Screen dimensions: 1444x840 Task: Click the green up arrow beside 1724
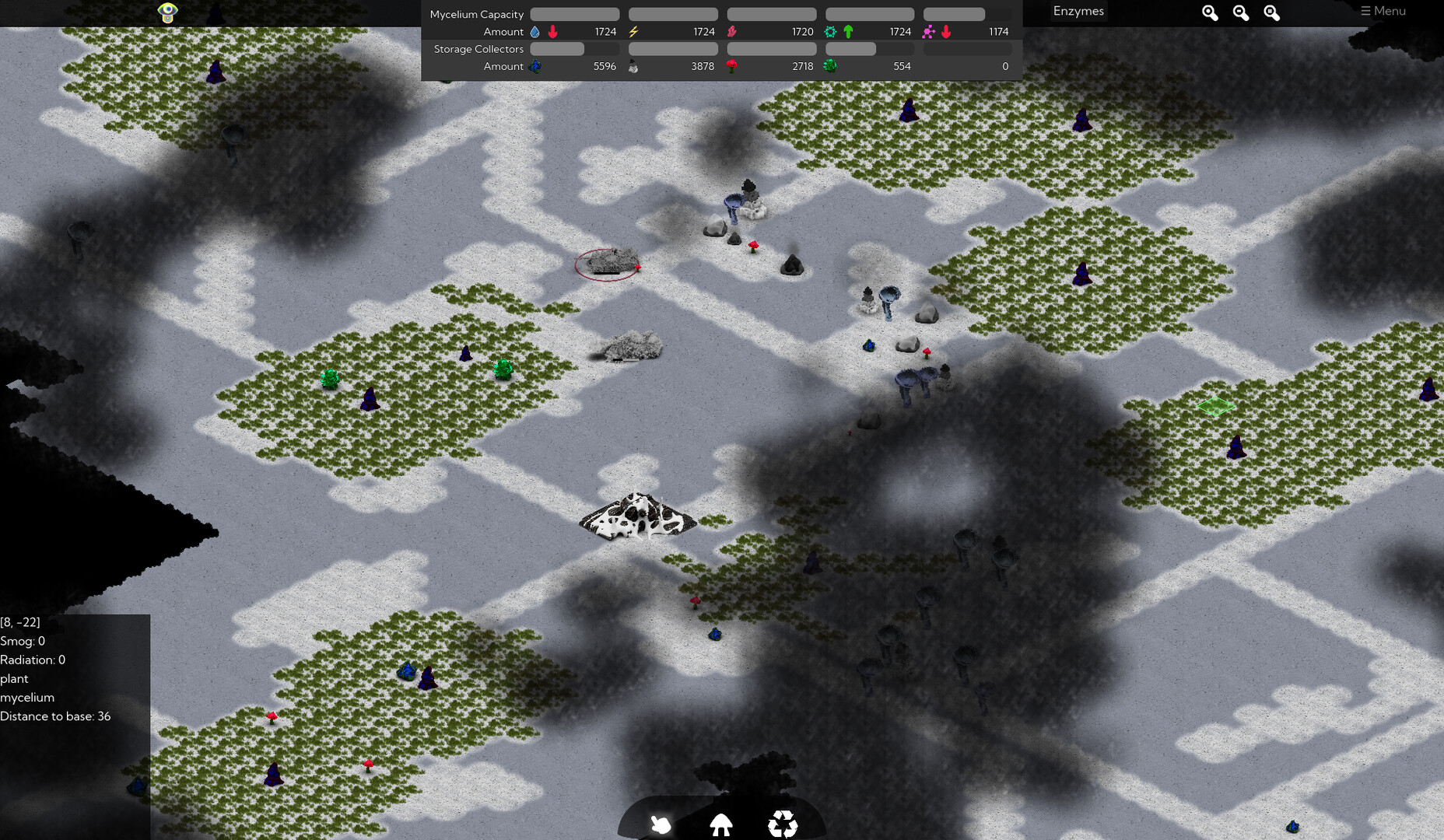pos(848,32)
